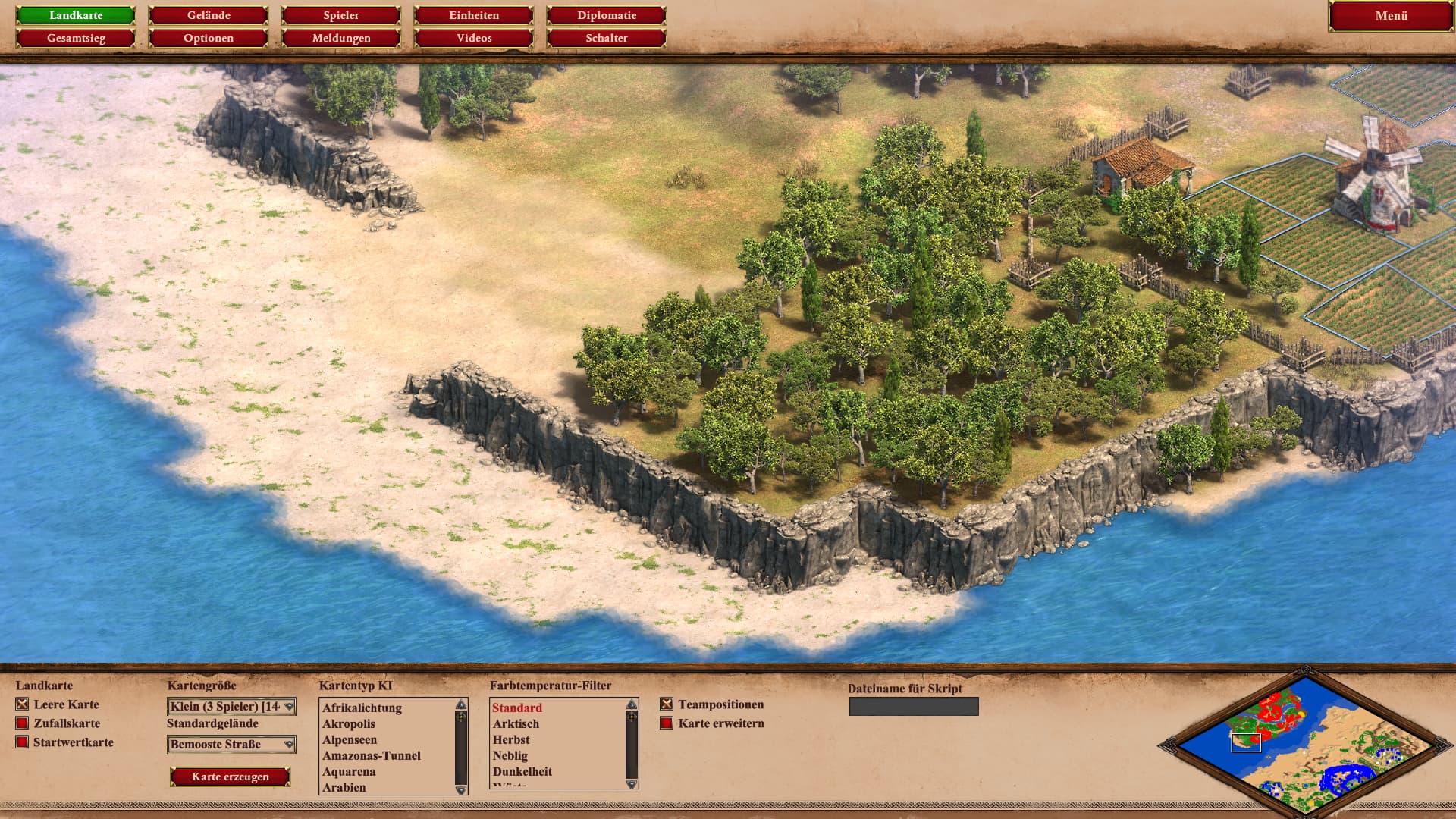
Task: Switch to the Gesamtsieg tab
Action: [x=76, y=38]
